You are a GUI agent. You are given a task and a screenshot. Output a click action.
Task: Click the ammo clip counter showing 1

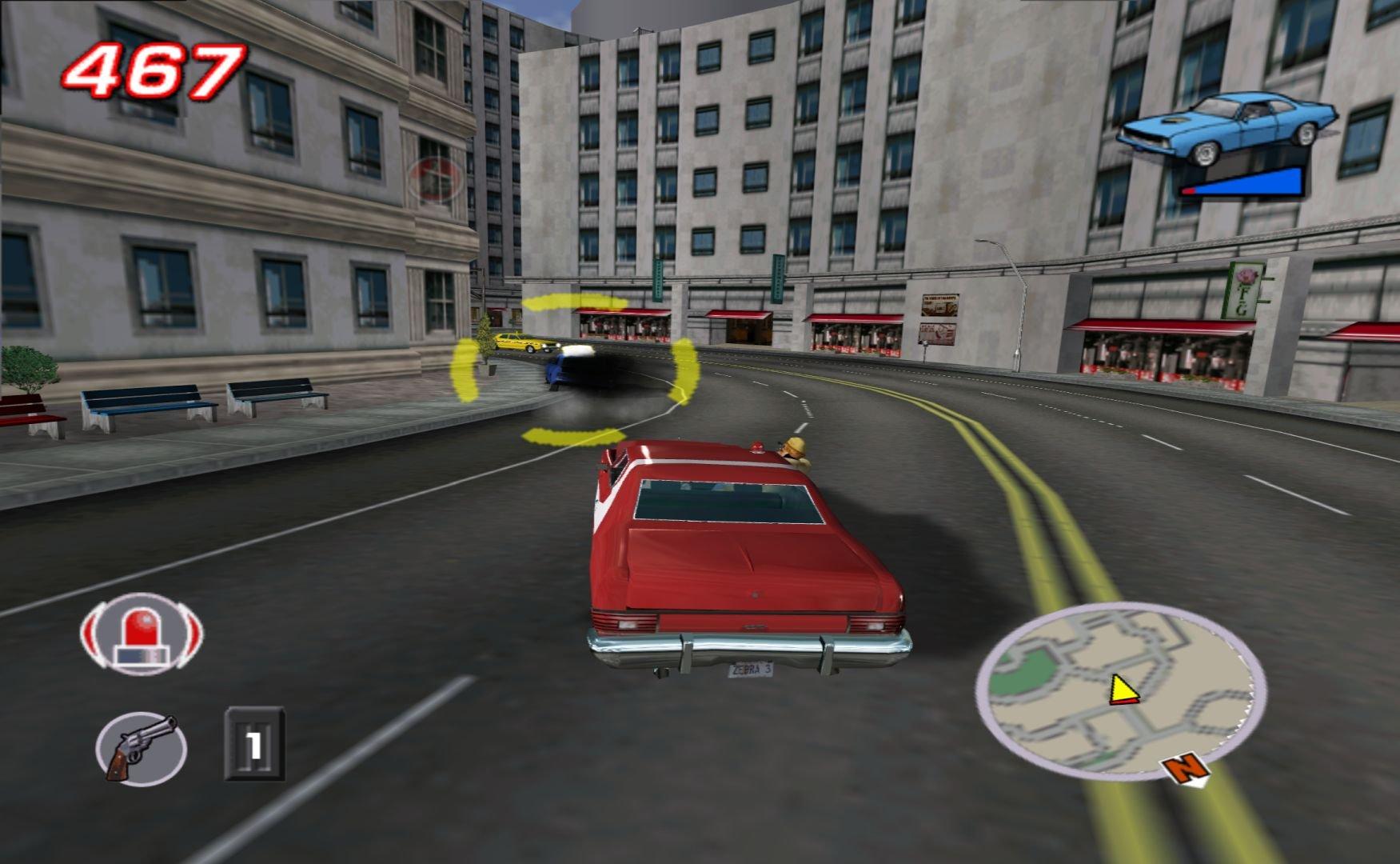tap(254, 744)
